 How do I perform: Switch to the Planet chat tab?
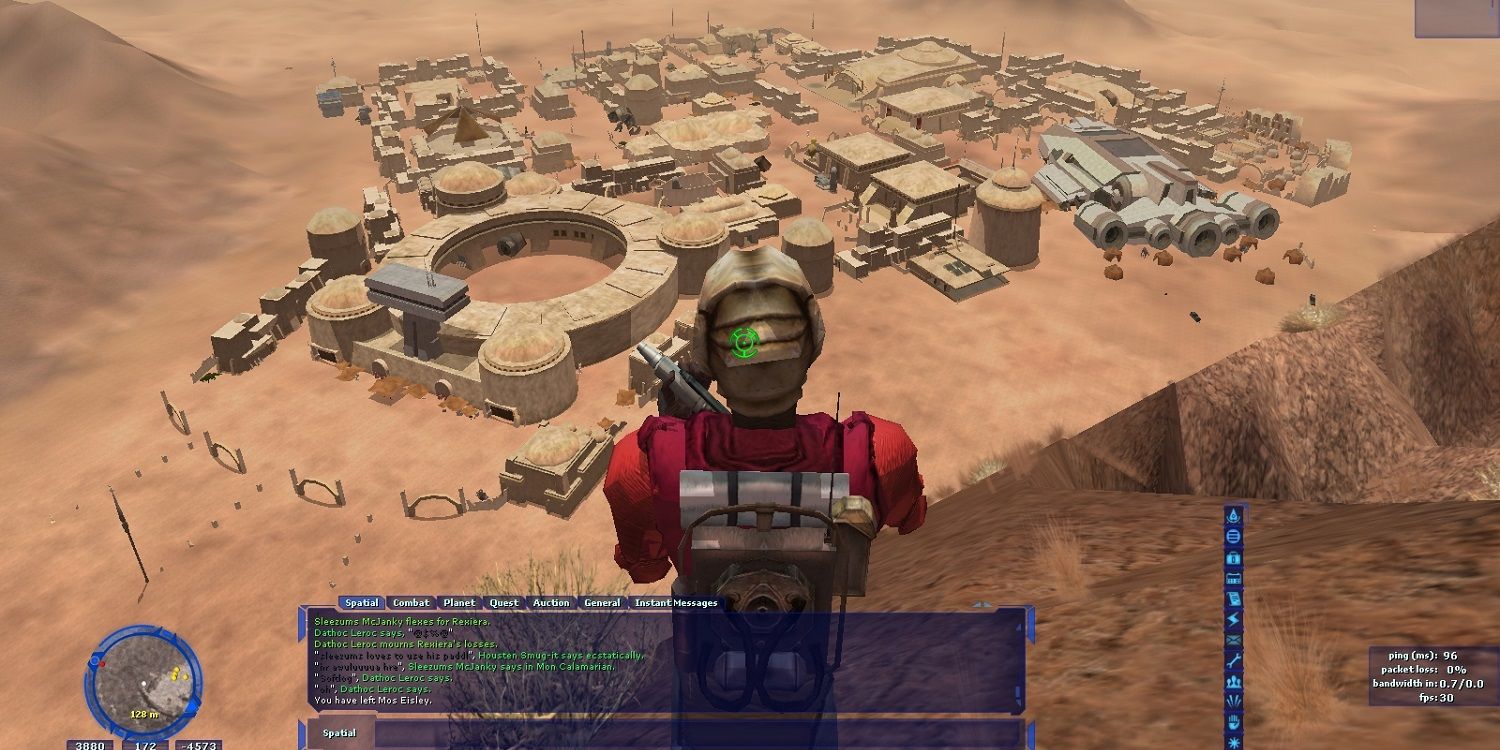[x=459, y=603]
